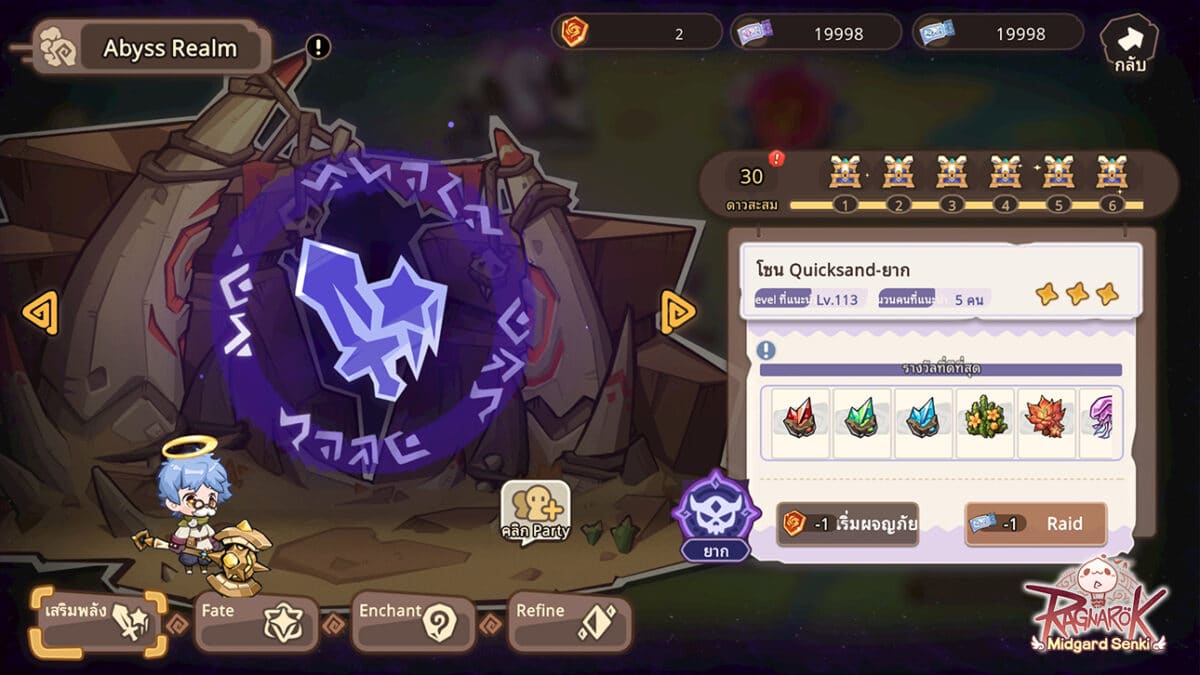Screen dimensions: 1200x675
Task: Open the Refine menu
Action: pyautogui.click(x=570, y=623)
